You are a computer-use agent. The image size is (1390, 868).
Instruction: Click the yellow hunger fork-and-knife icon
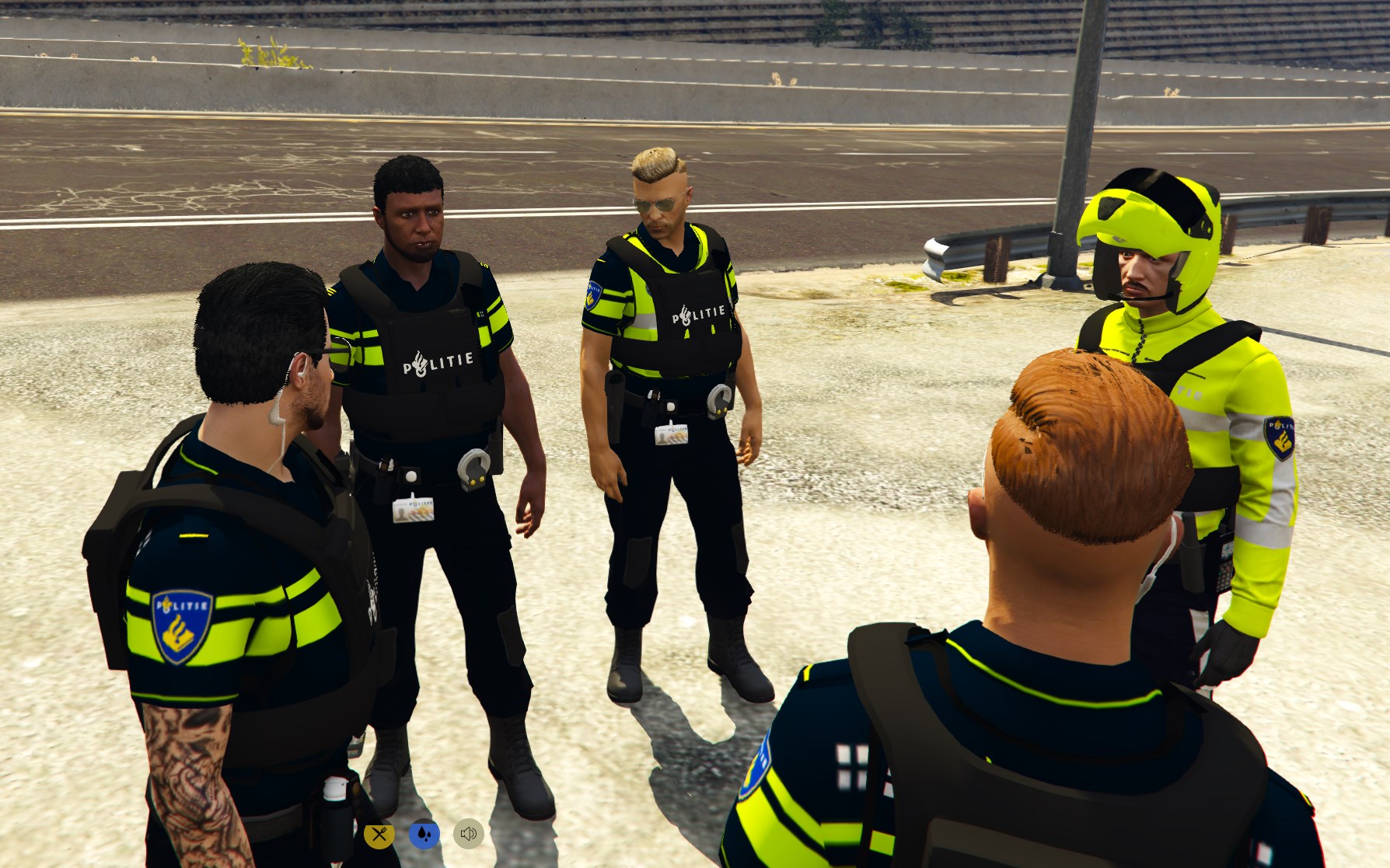pyautogui.click(x=379, y=835)
